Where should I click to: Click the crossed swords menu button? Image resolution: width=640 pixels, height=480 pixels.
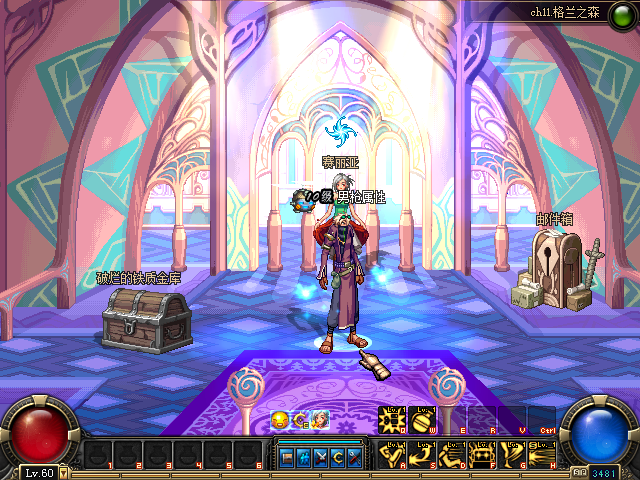pyautogui.click(x=320, y=458)
